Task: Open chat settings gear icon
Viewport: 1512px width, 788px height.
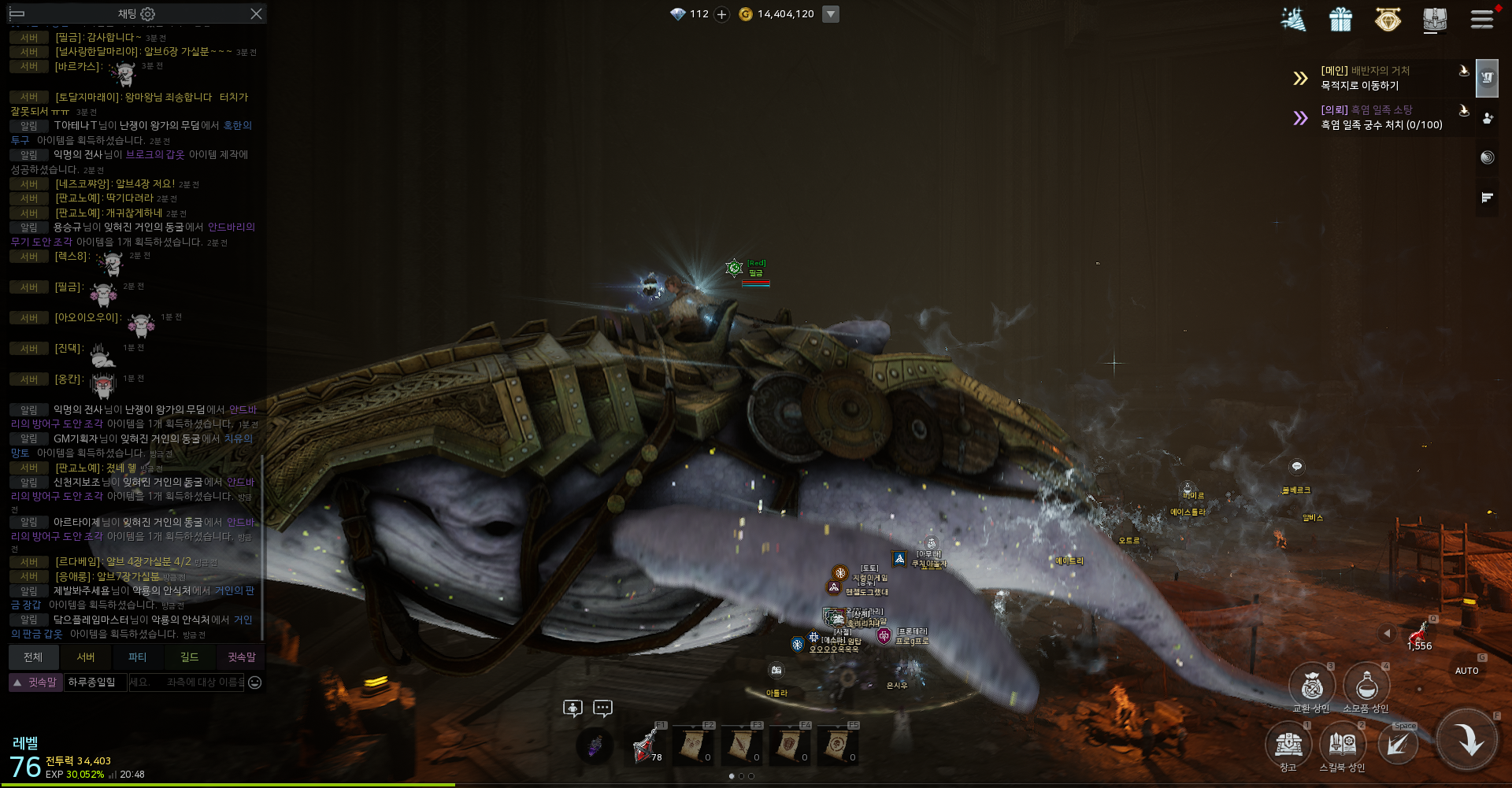Action: tap(148, 14)
